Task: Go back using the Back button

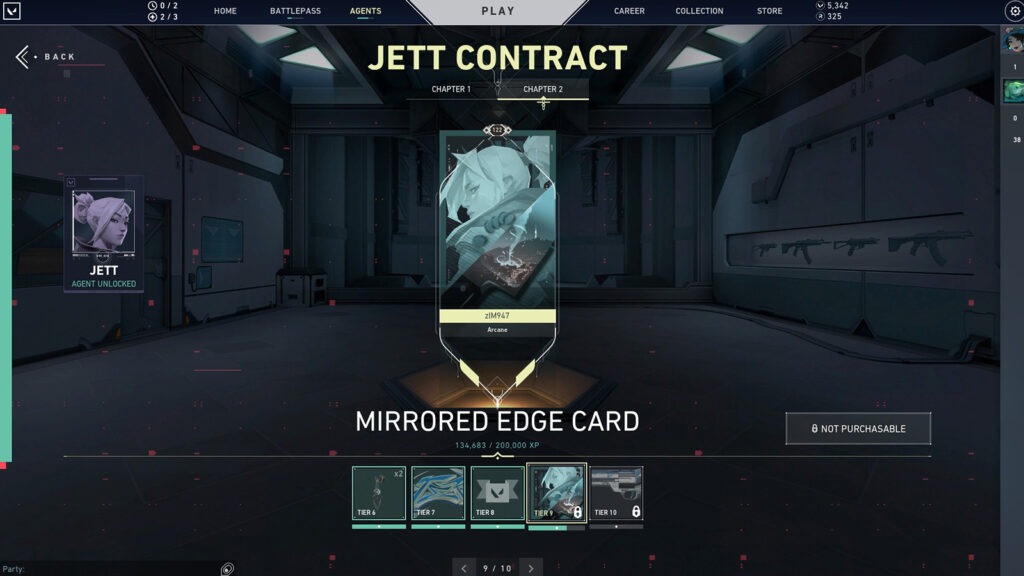Action: pyautogui.click(x=47, y=57)
